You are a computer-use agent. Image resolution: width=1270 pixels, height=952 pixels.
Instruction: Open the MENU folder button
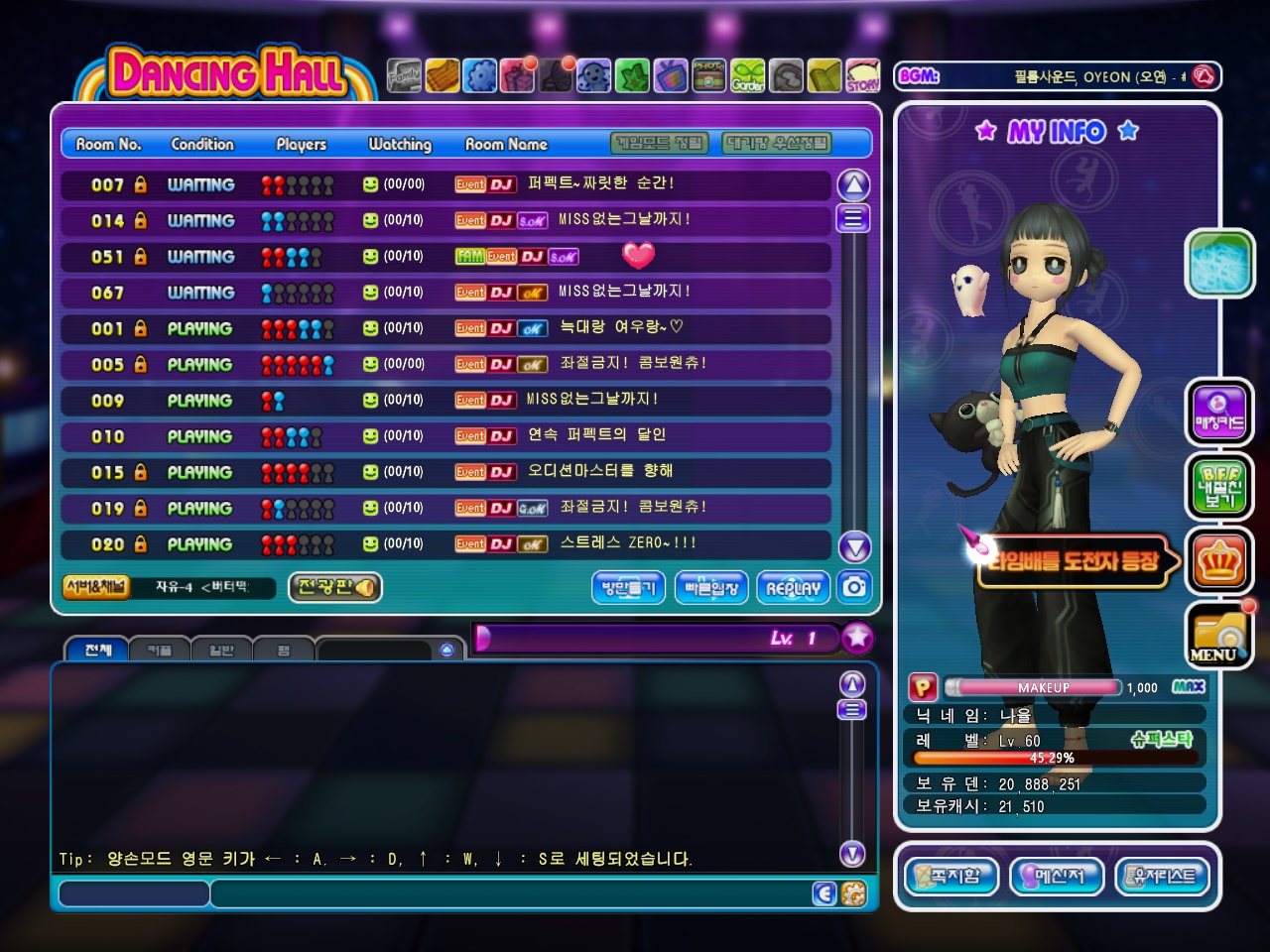point(1217,636)
